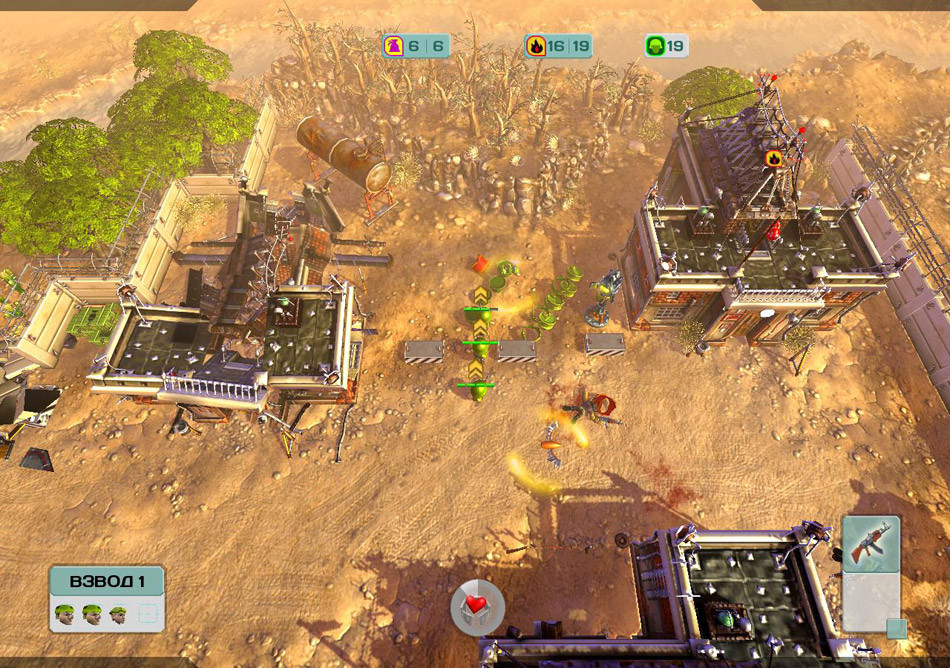Click the empty squad member slot

coord(147,614)
